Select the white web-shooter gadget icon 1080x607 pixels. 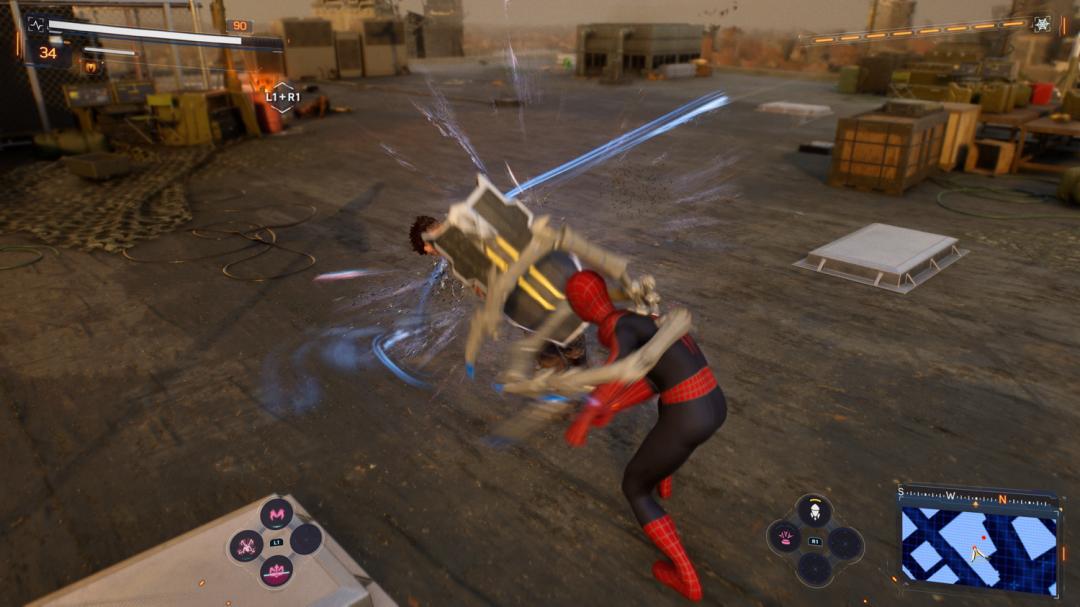[x=814, y=513]
